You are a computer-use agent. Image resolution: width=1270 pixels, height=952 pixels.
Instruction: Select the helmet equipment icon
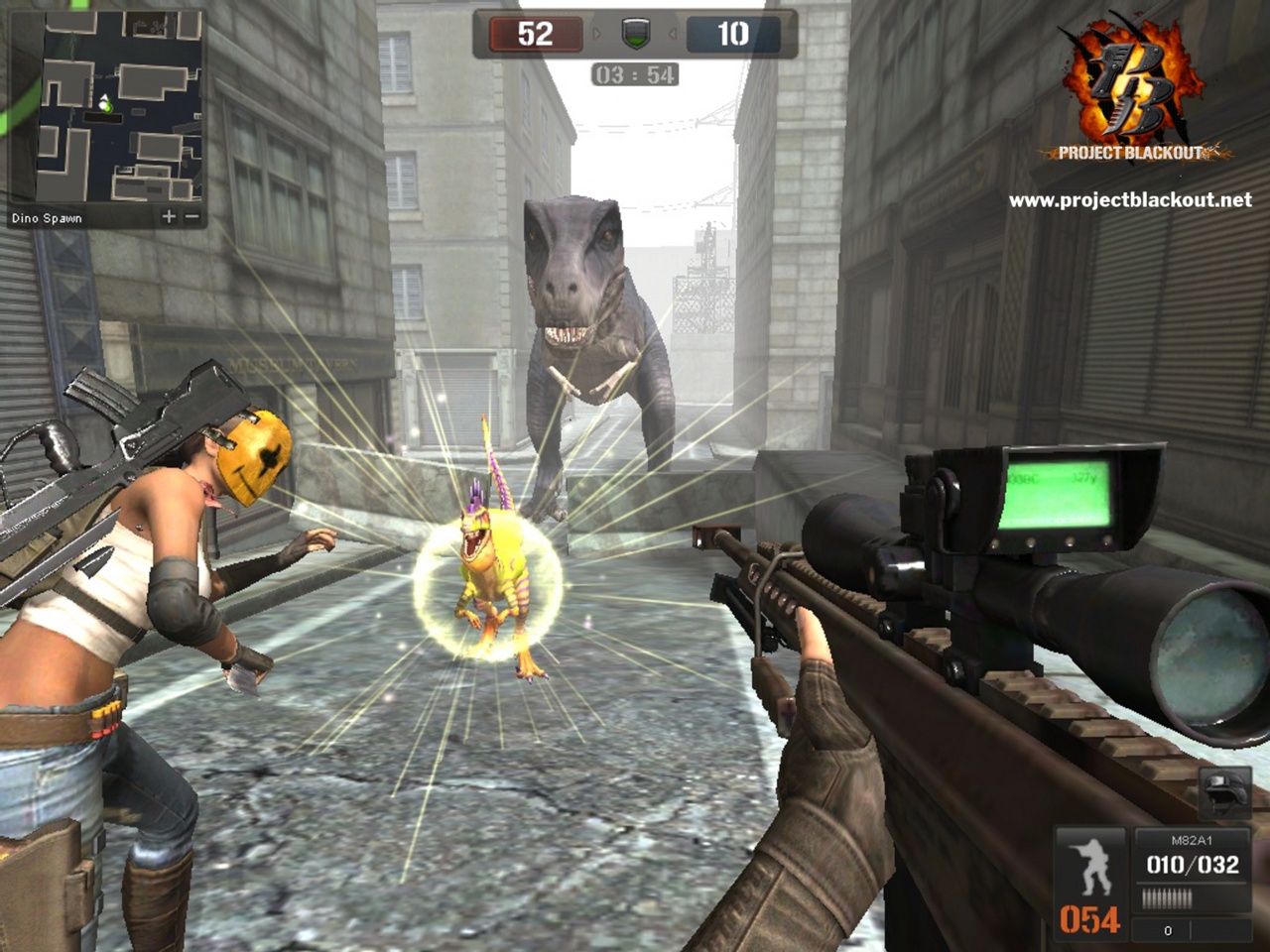pyautogui.click(x=1225, y=791)
